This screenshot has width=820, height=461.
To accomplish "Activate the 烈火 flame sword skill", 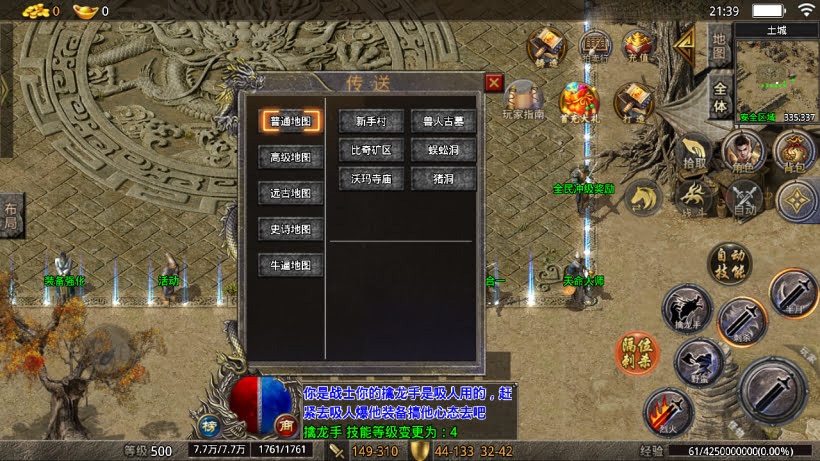I will pos(667,410).
